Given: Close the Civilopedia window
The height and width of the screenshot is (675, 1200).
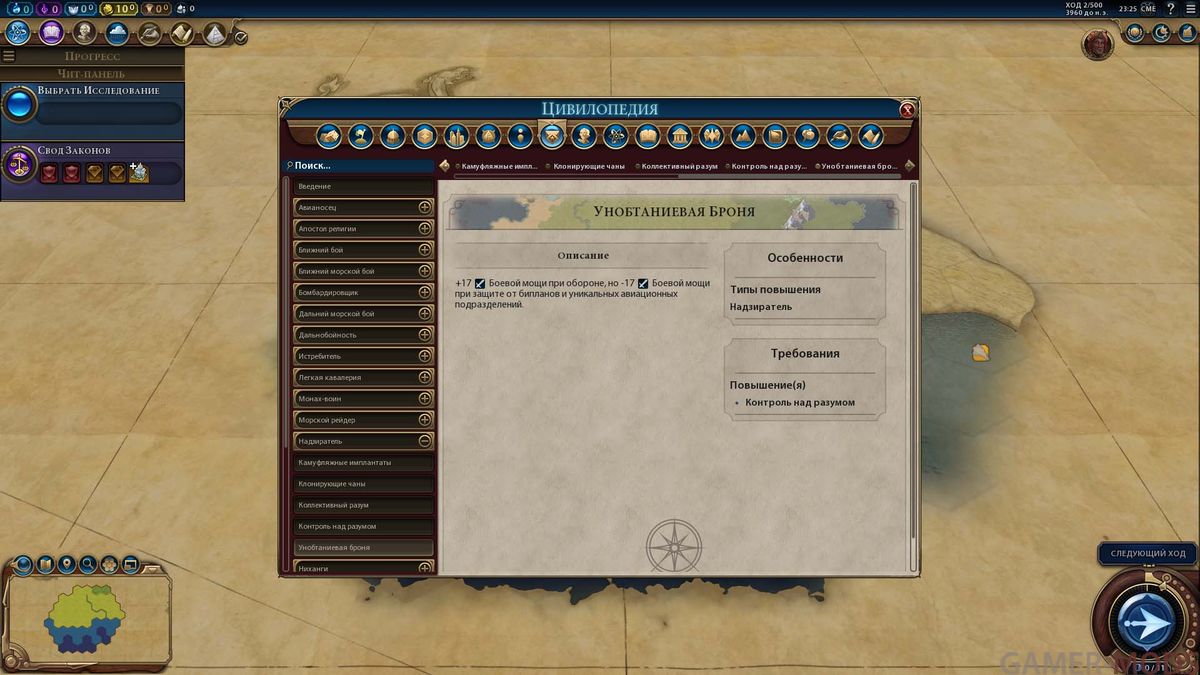Looking at the screenshot, I should click(907, 110).
